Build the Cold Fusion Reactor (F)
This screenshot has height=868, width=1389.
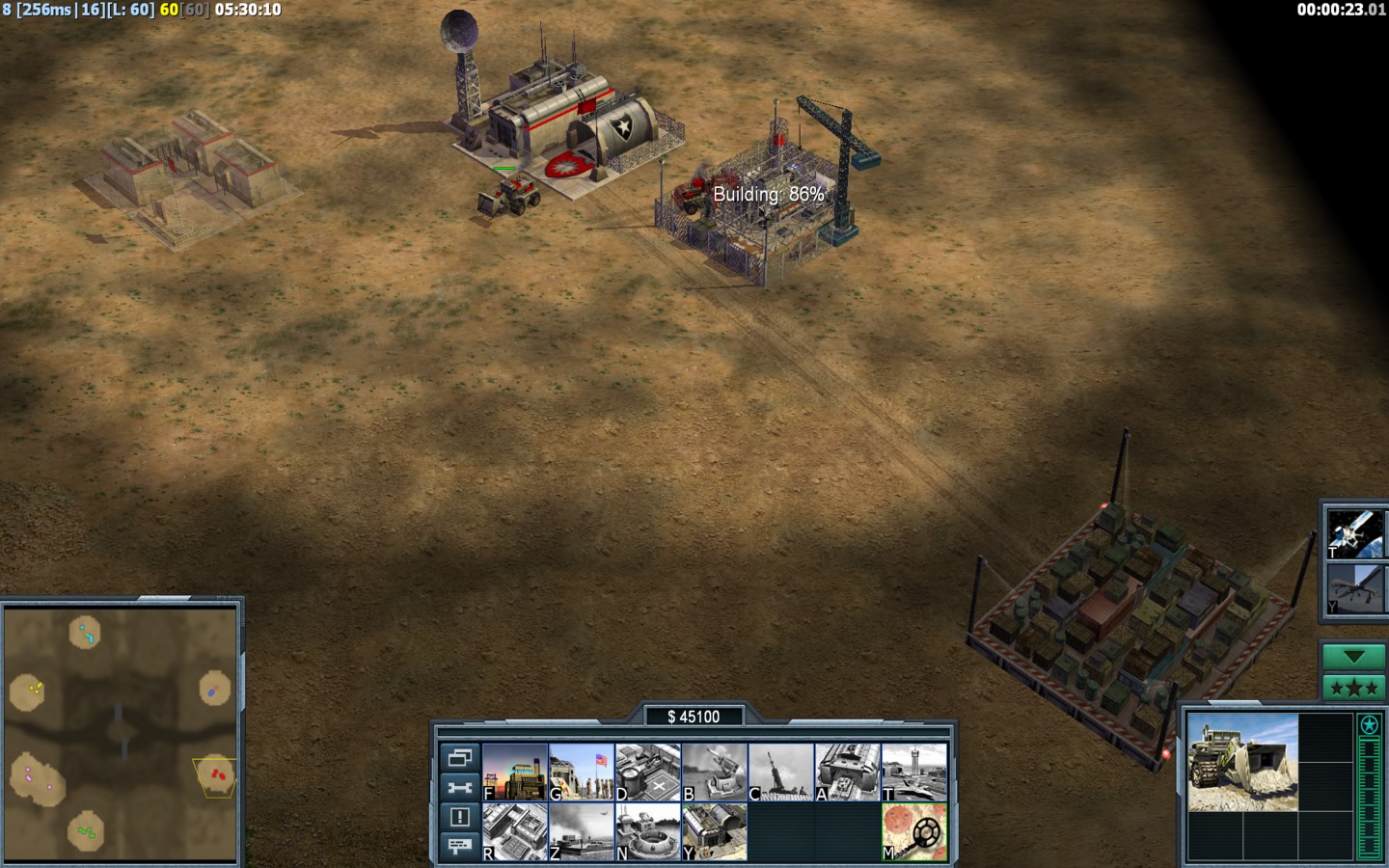[515, 772]
